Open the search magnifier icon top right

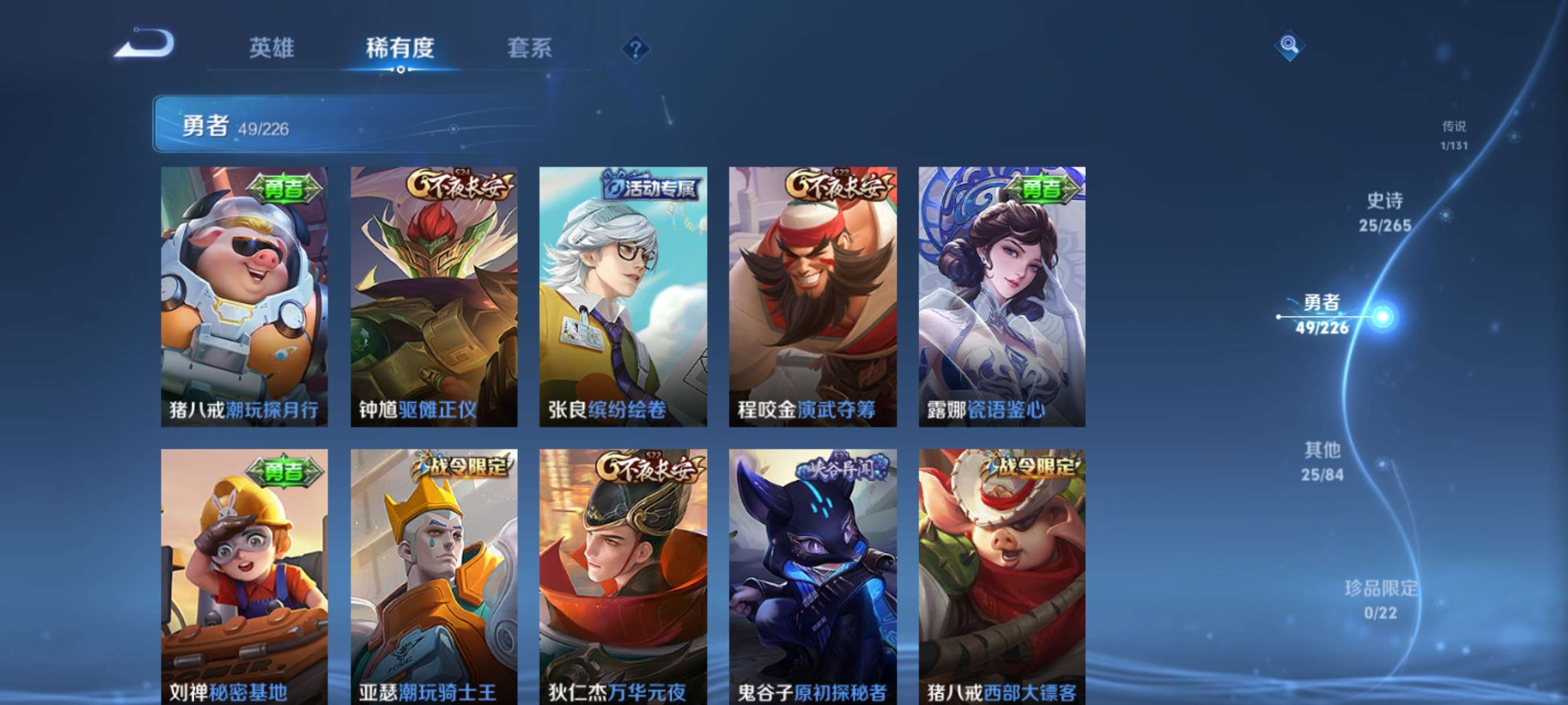(x=1290, y=44)
